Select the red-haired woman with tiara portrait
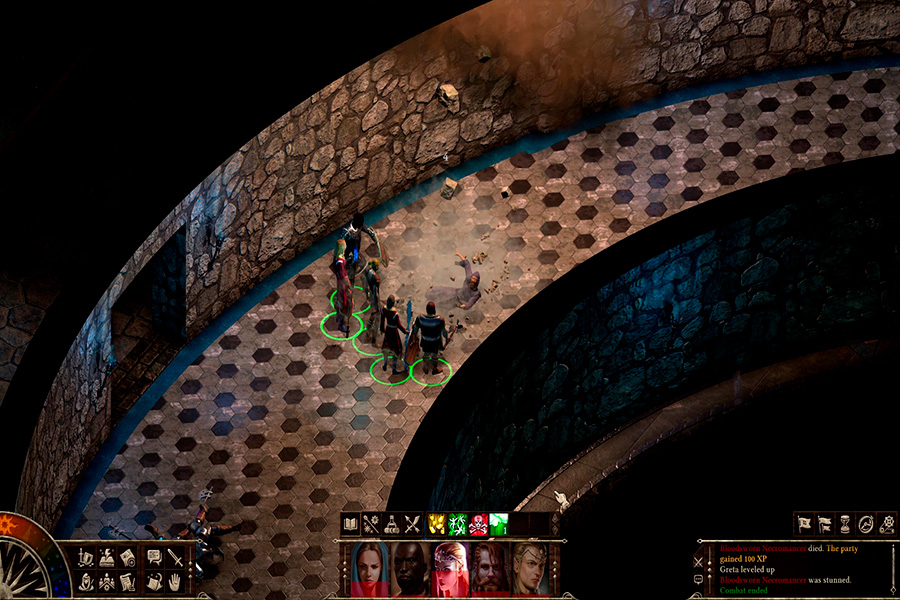The height and width of the screenshot is (600, 900). 449,567
